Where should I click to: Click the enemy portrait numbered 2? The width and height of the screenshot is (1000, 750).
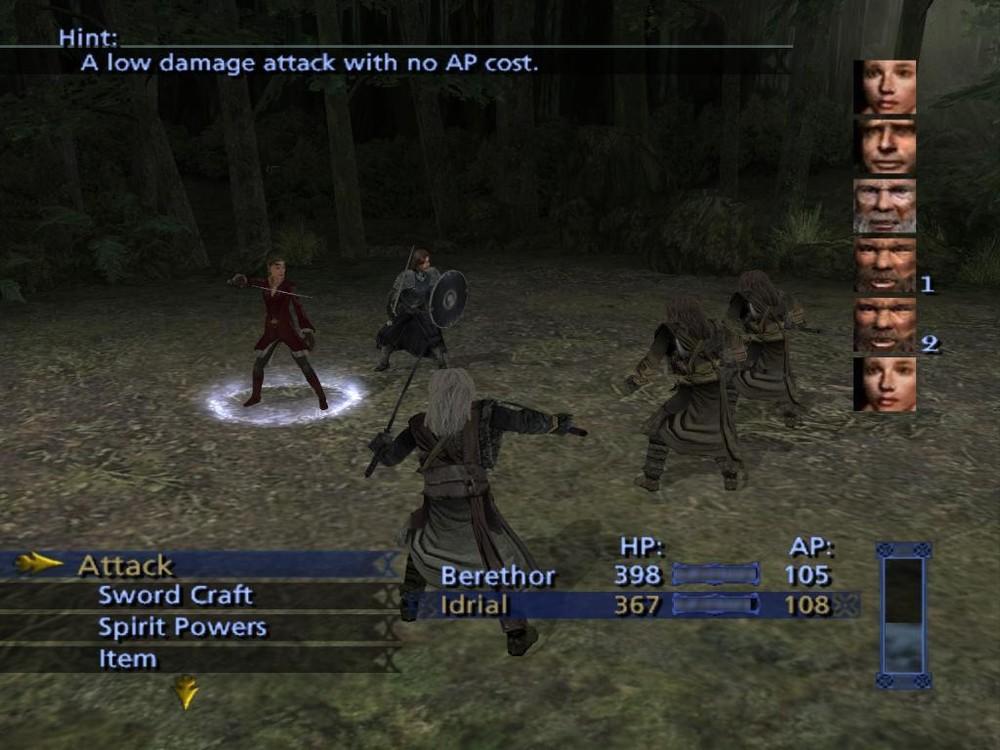(x=885, y=325)
